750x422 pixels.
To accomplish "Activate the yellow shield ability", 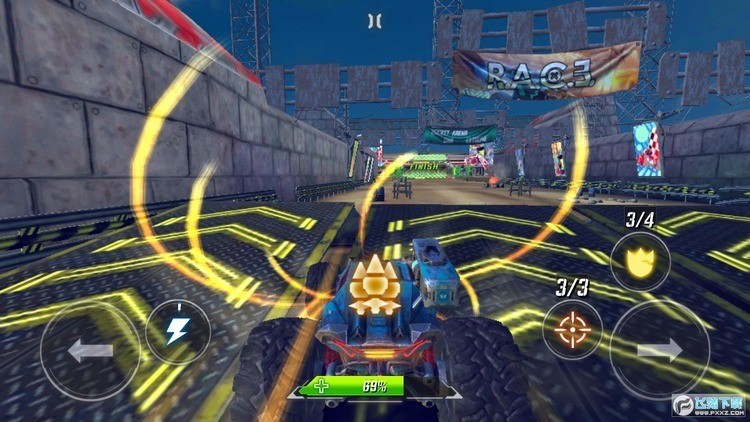I will click(x=640, y=261).
